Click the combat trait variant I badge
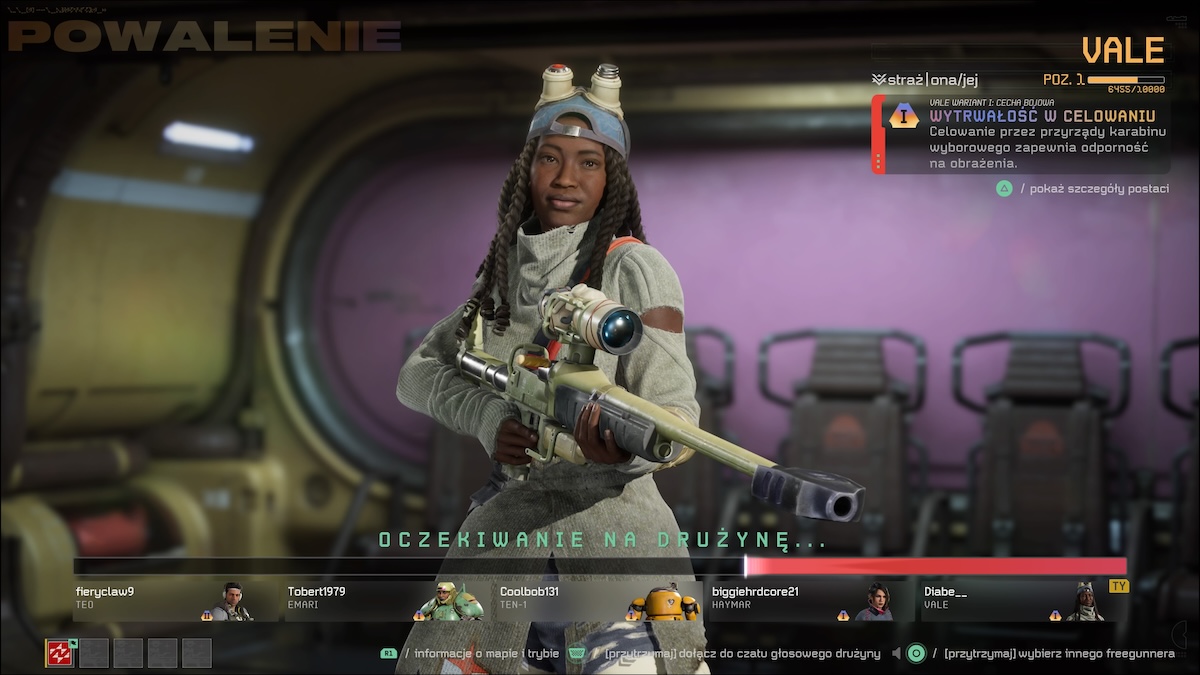Image resolution: width=1200 pixels, height=675 pixels. tap(904, 115)
